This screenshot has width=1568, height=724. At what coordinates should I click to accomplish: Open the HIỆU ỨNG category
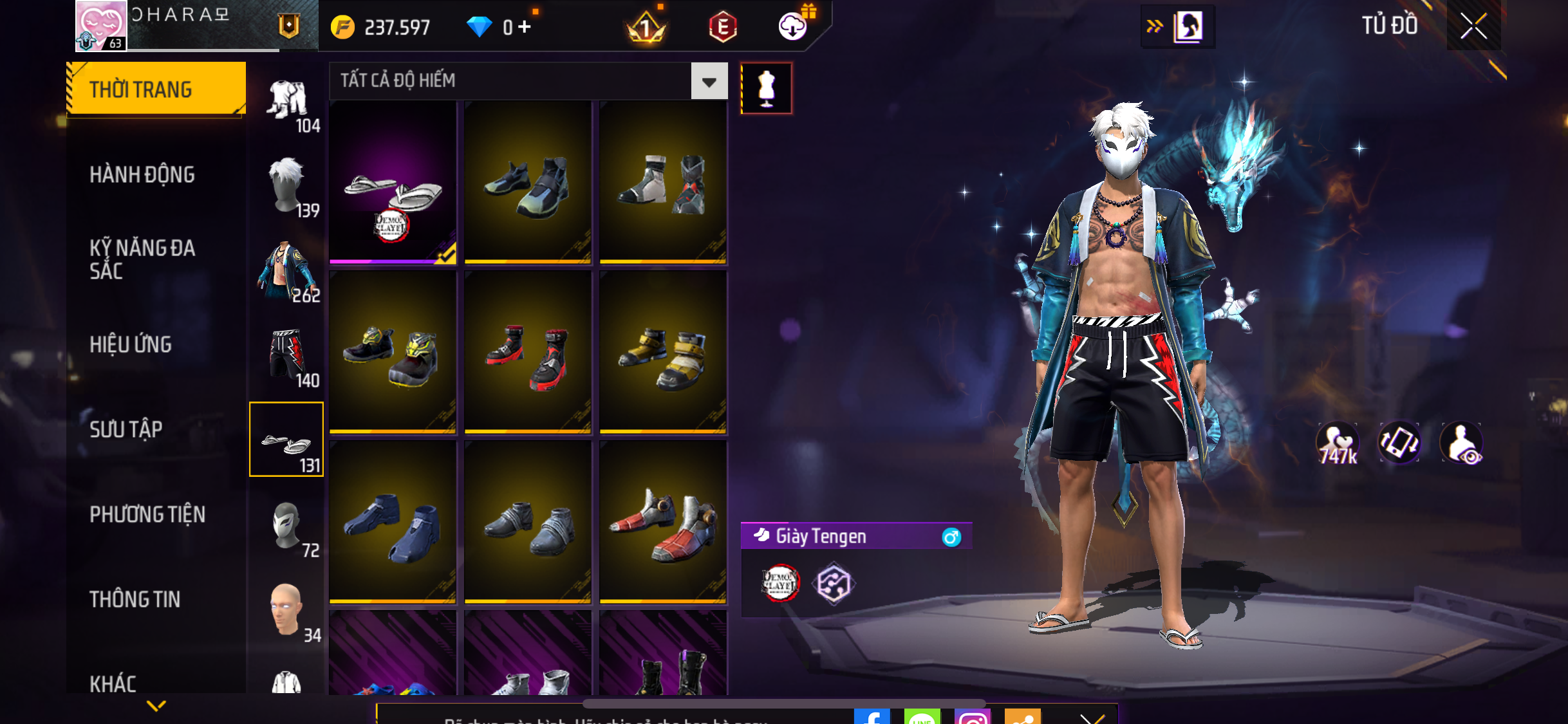tap(131, 344)
